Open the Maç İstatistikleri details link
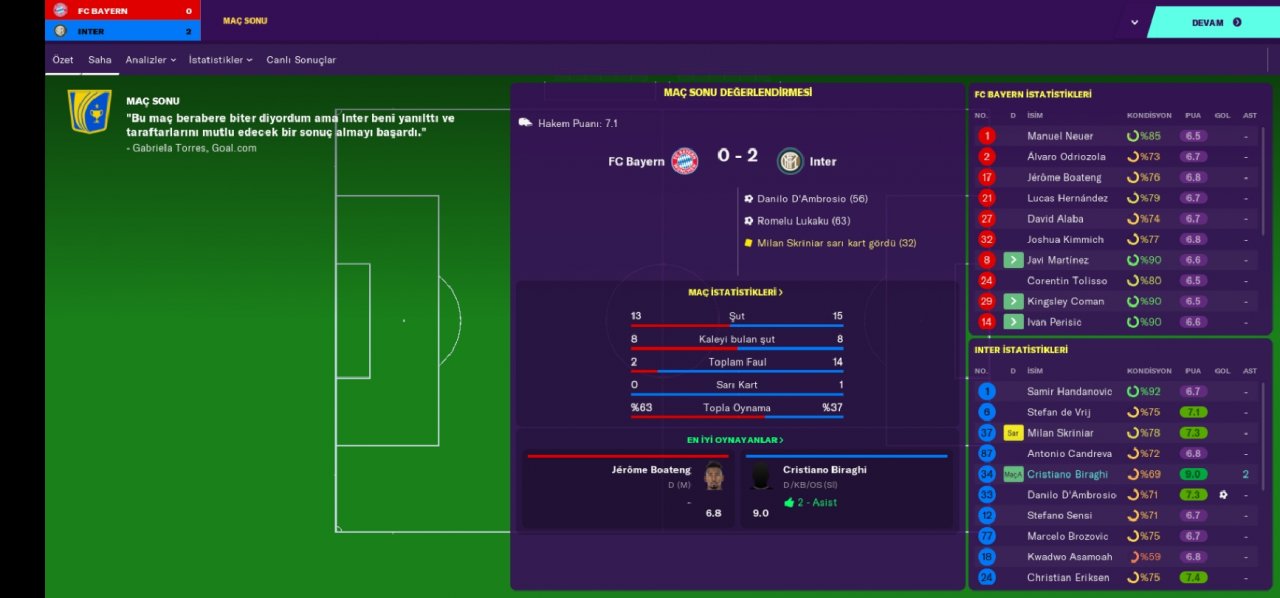The image size is (1280, 598). [x=736, y=292]
